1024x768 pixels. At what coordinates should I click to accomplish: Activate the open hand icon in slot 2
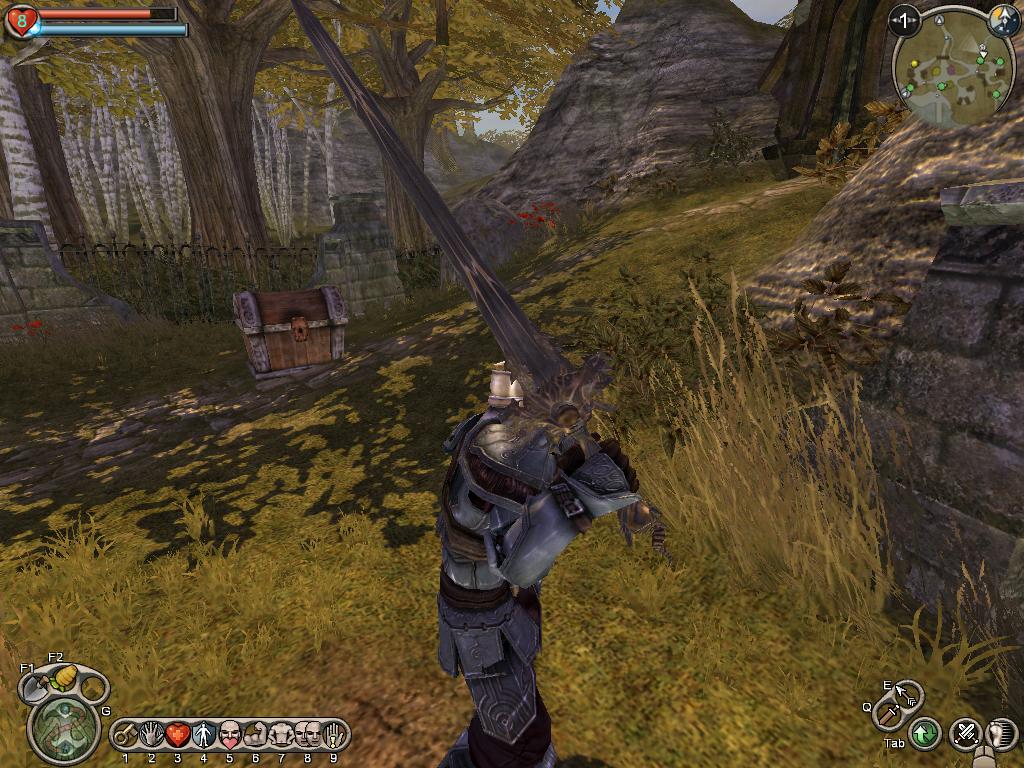(152, 735)
